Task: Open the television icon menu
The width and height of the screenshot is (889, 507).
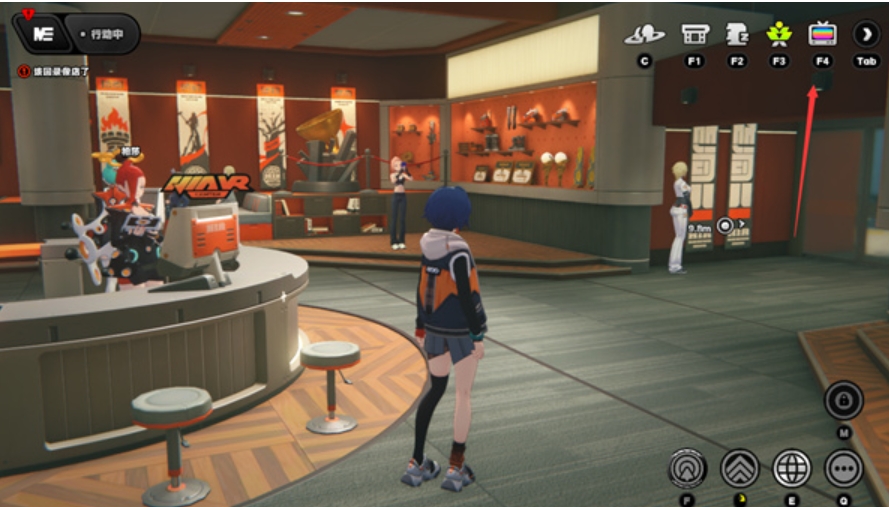Action: point(822,34)
